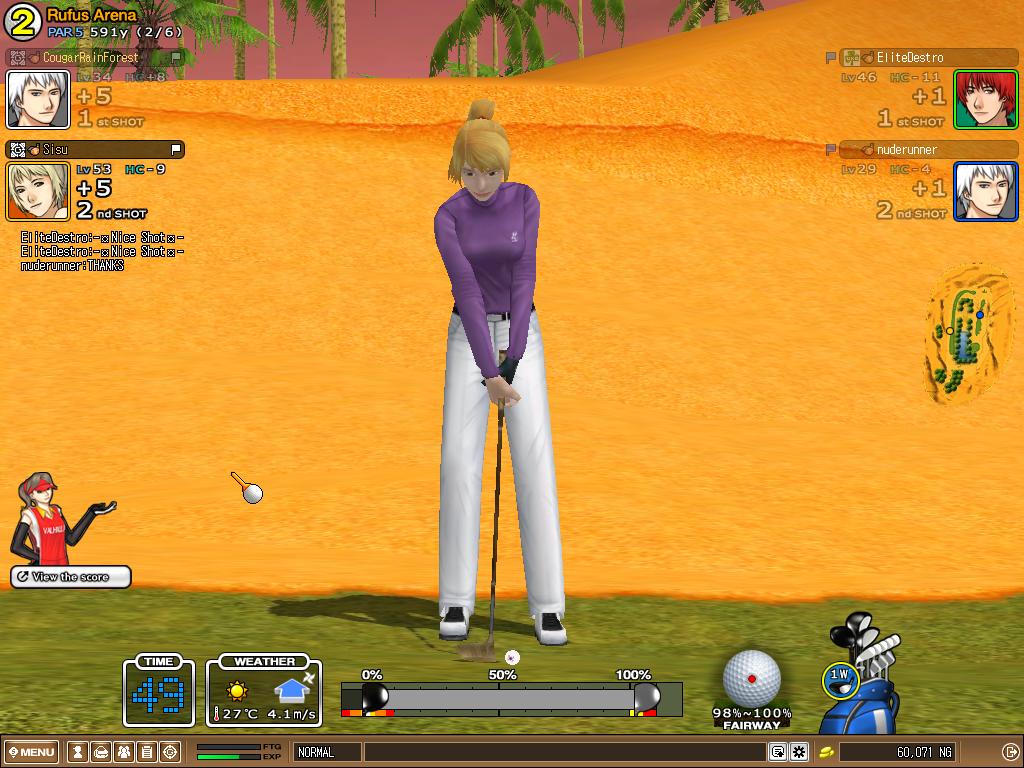The image size is (1024, 768).
Task: Open the course minimap
Action: point(964,335)
